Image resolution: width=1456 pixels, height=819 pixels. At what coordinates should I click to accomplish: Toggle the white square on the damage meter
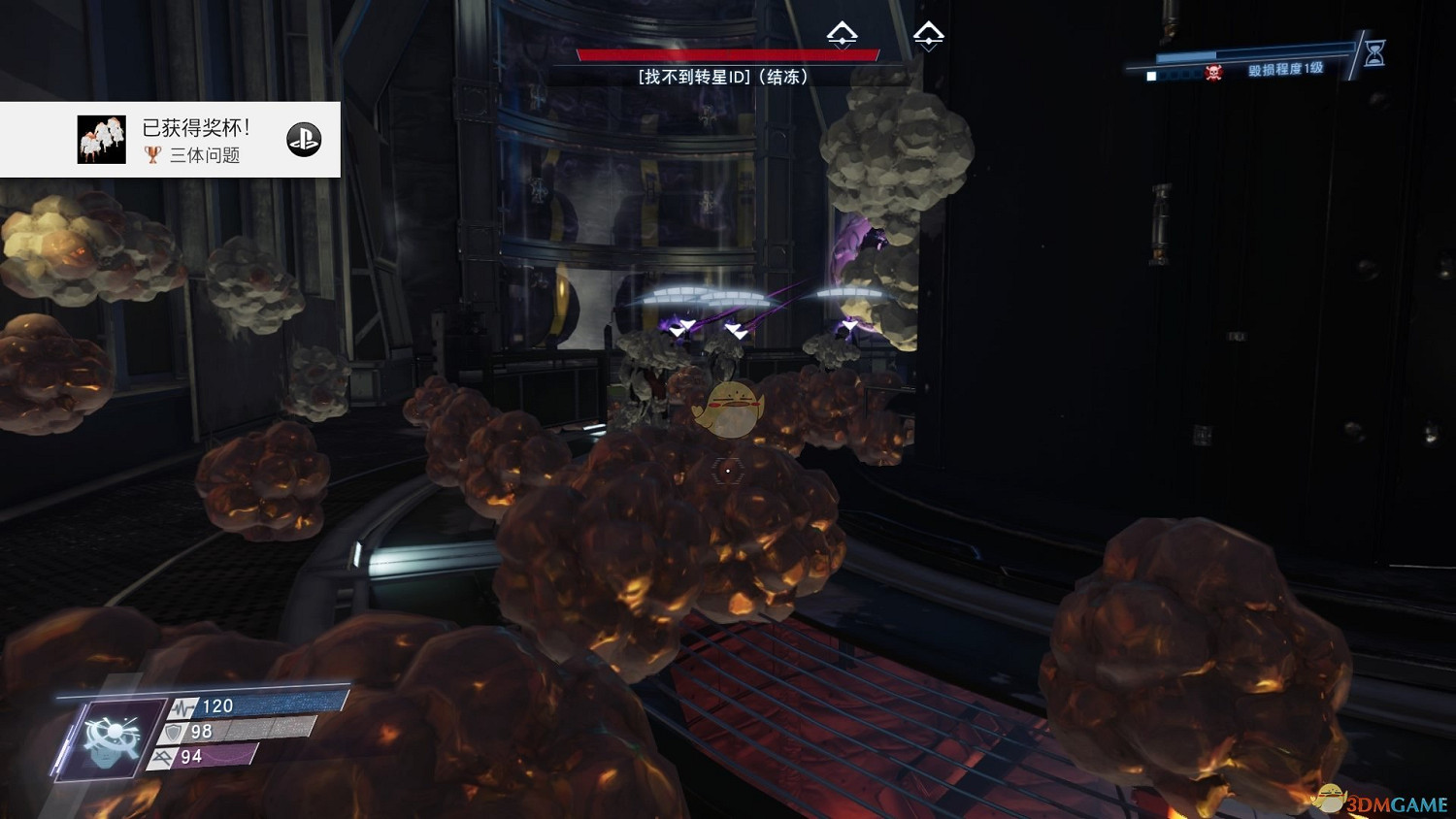coord(1152,76)
